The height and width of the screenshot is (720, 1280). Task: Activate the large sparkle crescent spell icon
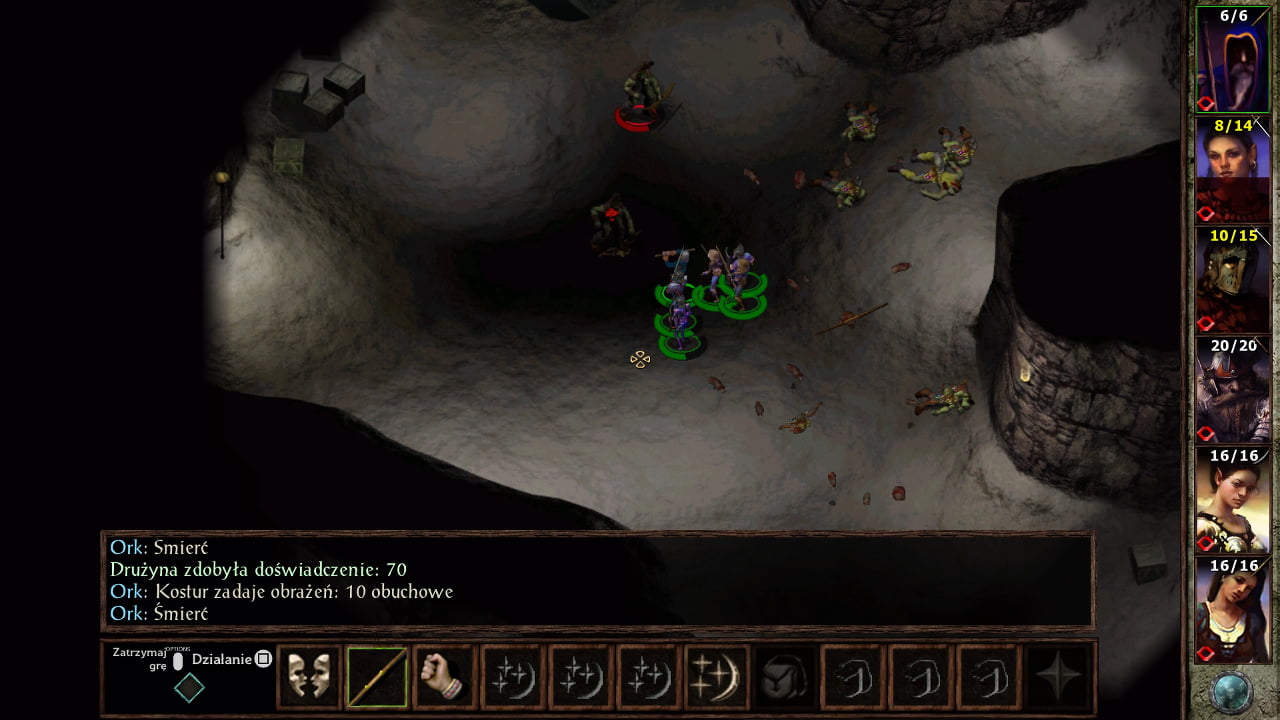click(x=716, y=678)
